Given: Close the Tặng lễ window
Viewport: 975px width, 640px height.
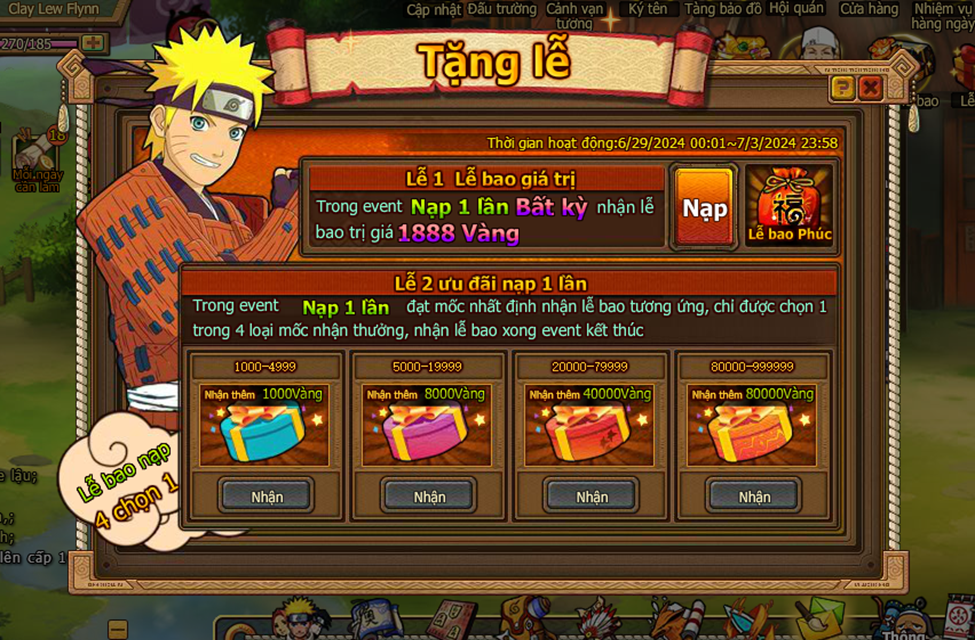Looking at the screenshot, I should tap(871, 88).
